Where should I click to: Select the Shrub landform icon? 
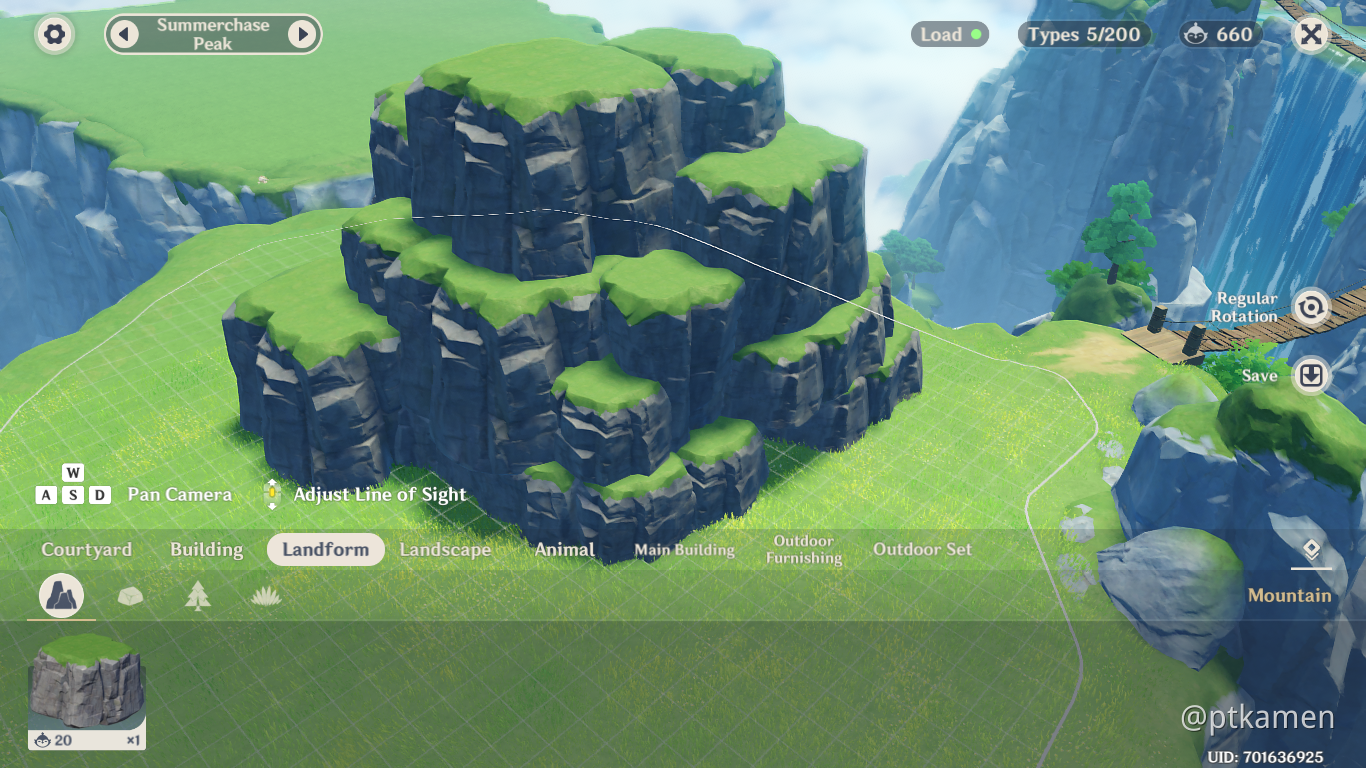pos(264,595)
